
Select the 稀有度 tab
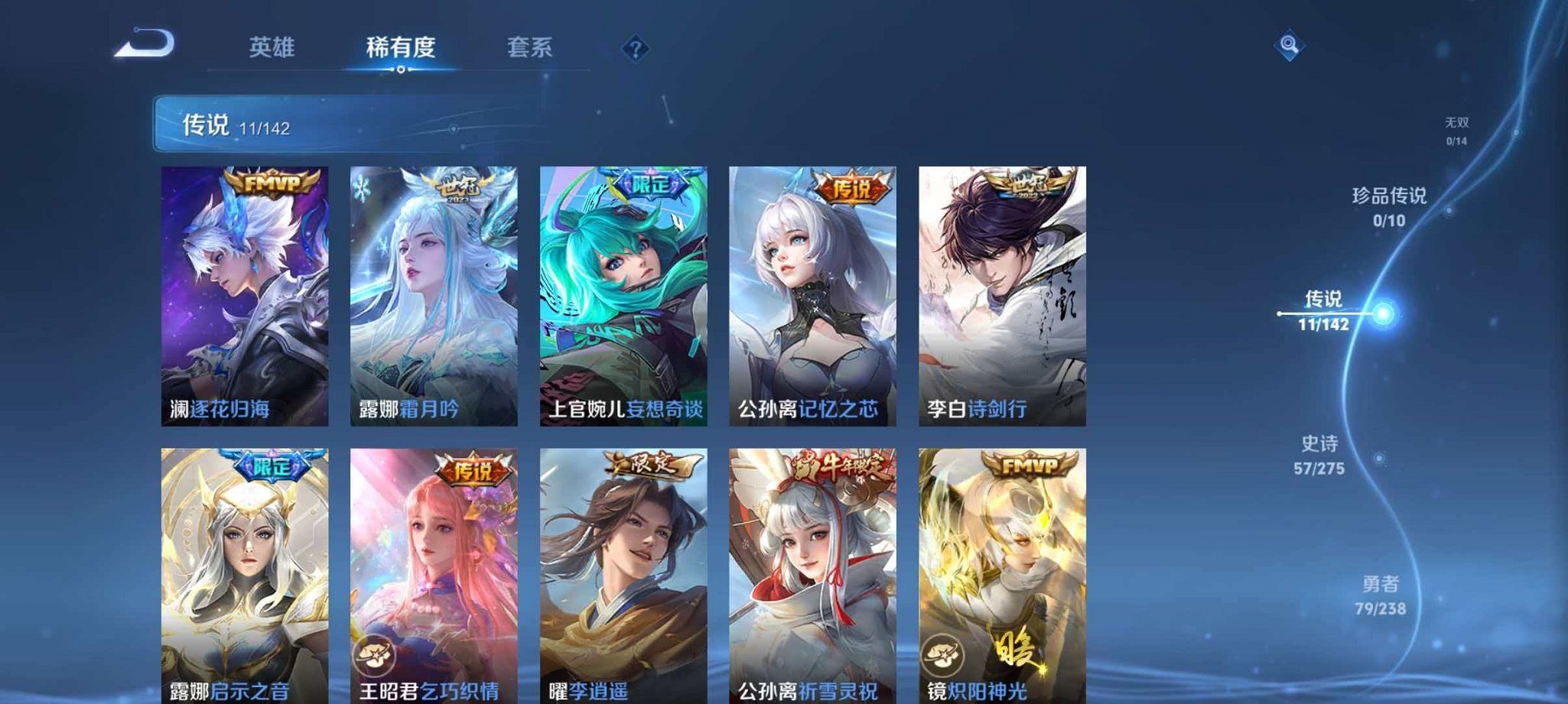(x=401, y=47)
